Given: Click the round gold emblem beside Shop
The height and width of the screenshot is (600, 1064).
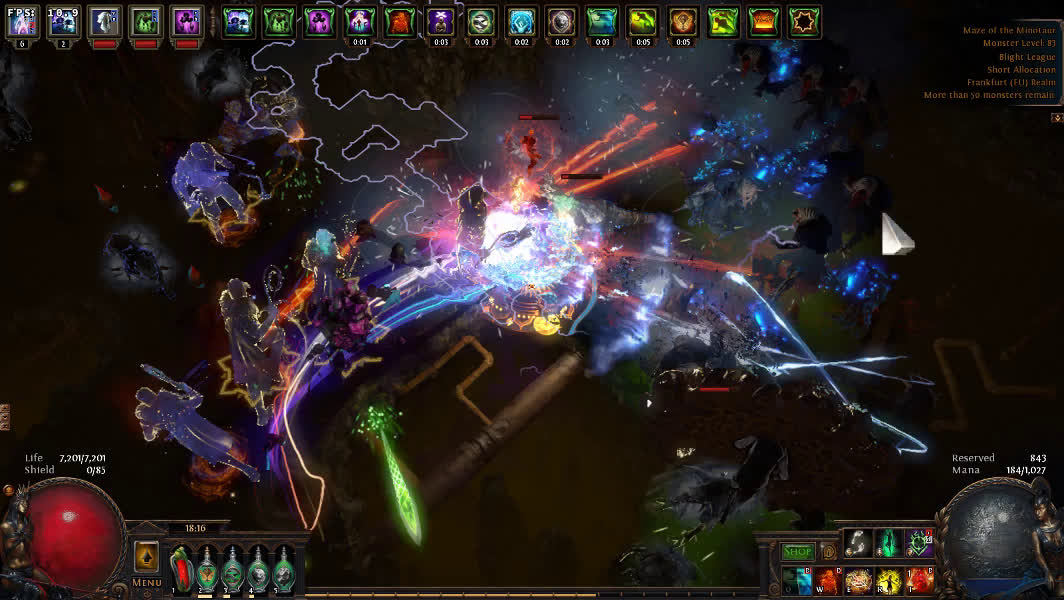Looking at the screenshot, I should pos(828,551).
